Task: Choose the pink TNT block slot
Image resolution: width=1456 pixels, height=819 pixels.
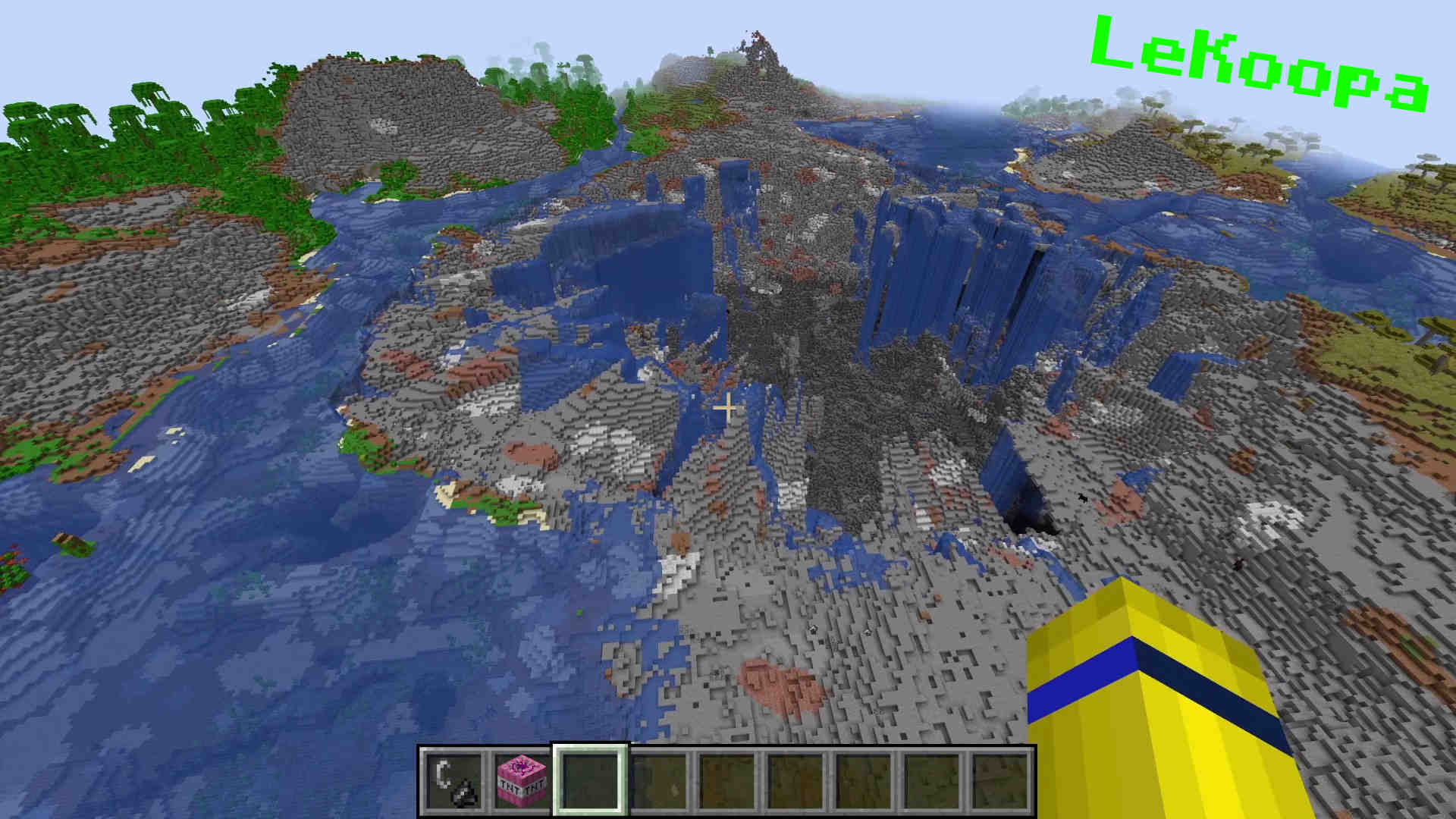Action: (522, 781)
